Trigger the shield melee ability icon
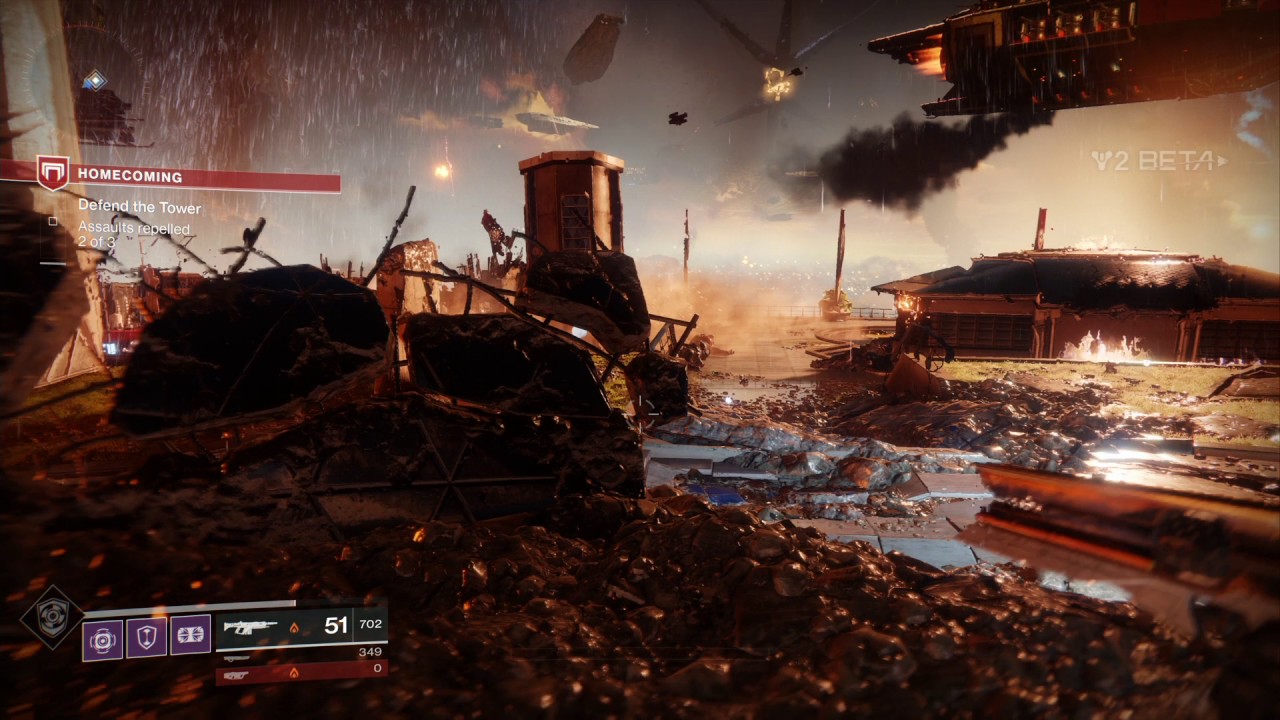This screenshot has height=720, width=1280. pos(147,637)
